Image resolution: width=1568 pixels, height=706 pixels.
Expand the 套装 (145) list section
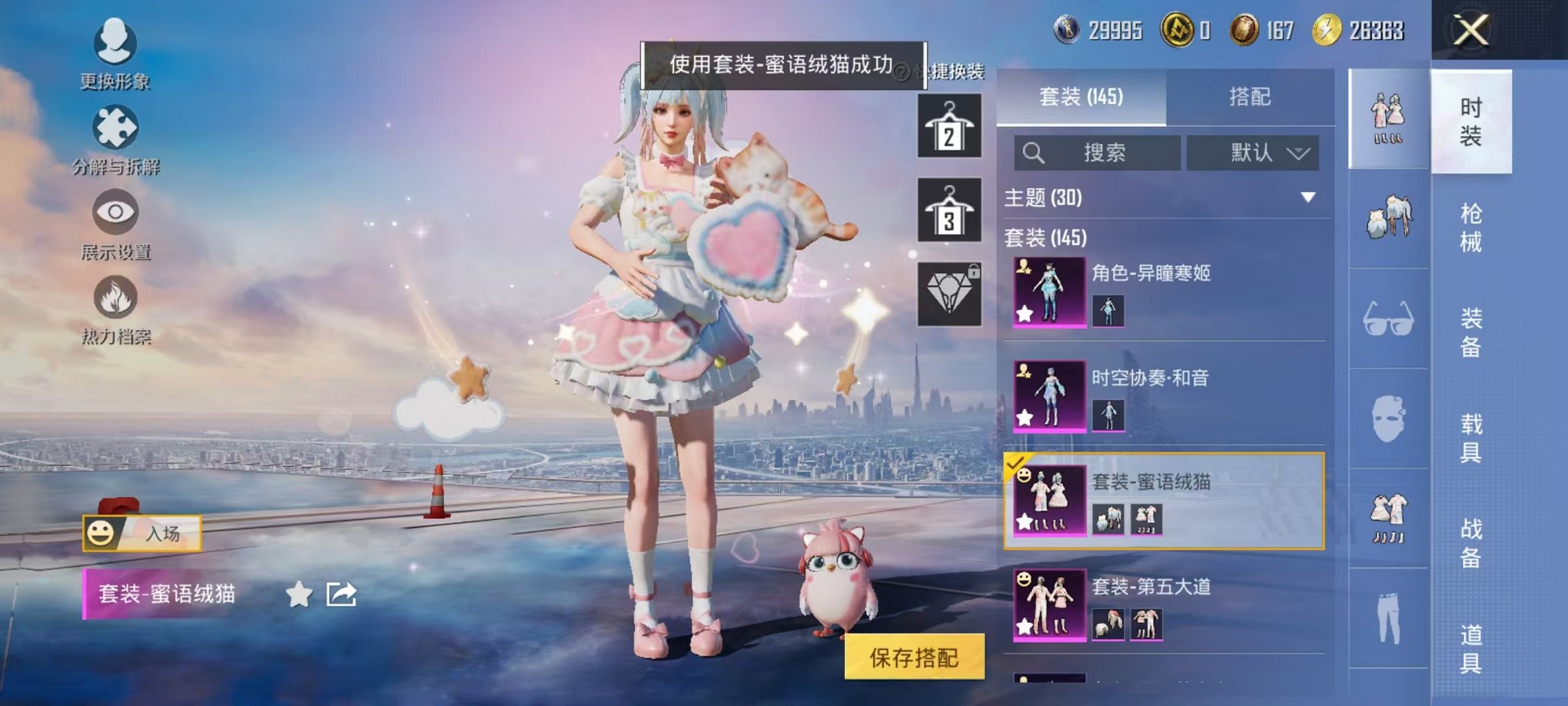coord(1045,238)
